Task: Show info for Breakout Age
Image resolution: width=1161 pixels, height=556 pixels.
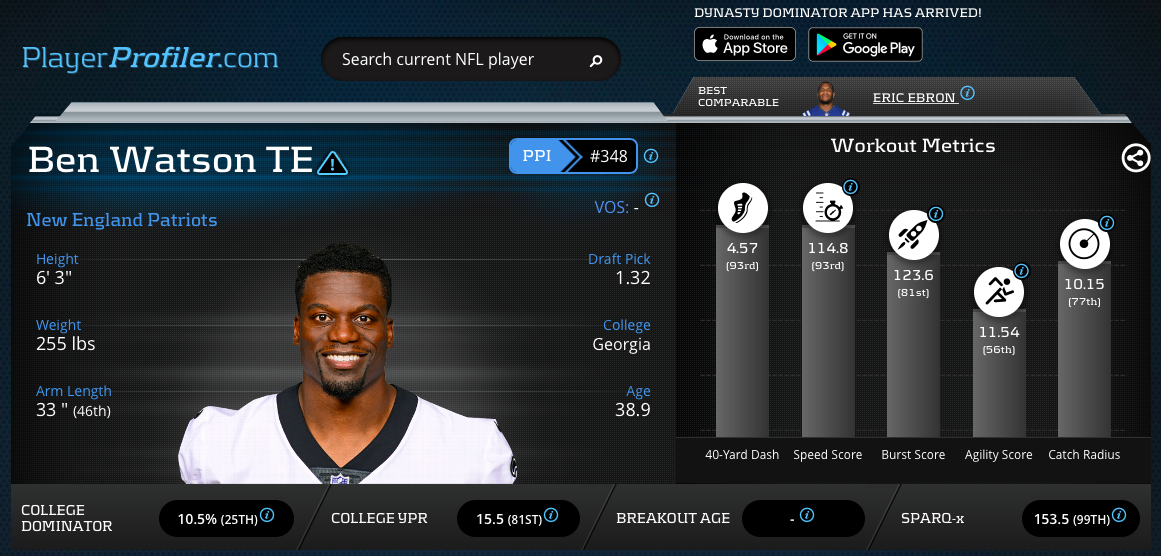Action: point(807,516)
